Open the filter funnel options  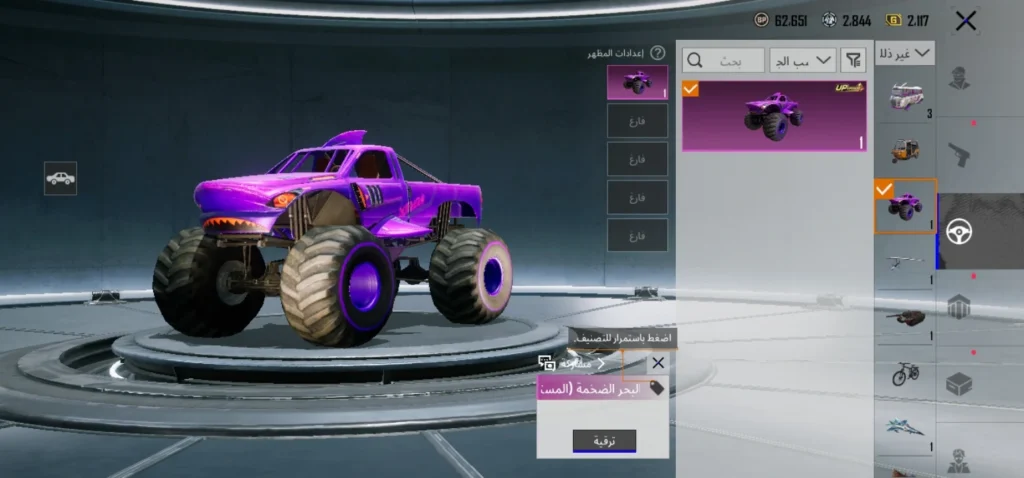pyautogui.click(x=853, y=61)
